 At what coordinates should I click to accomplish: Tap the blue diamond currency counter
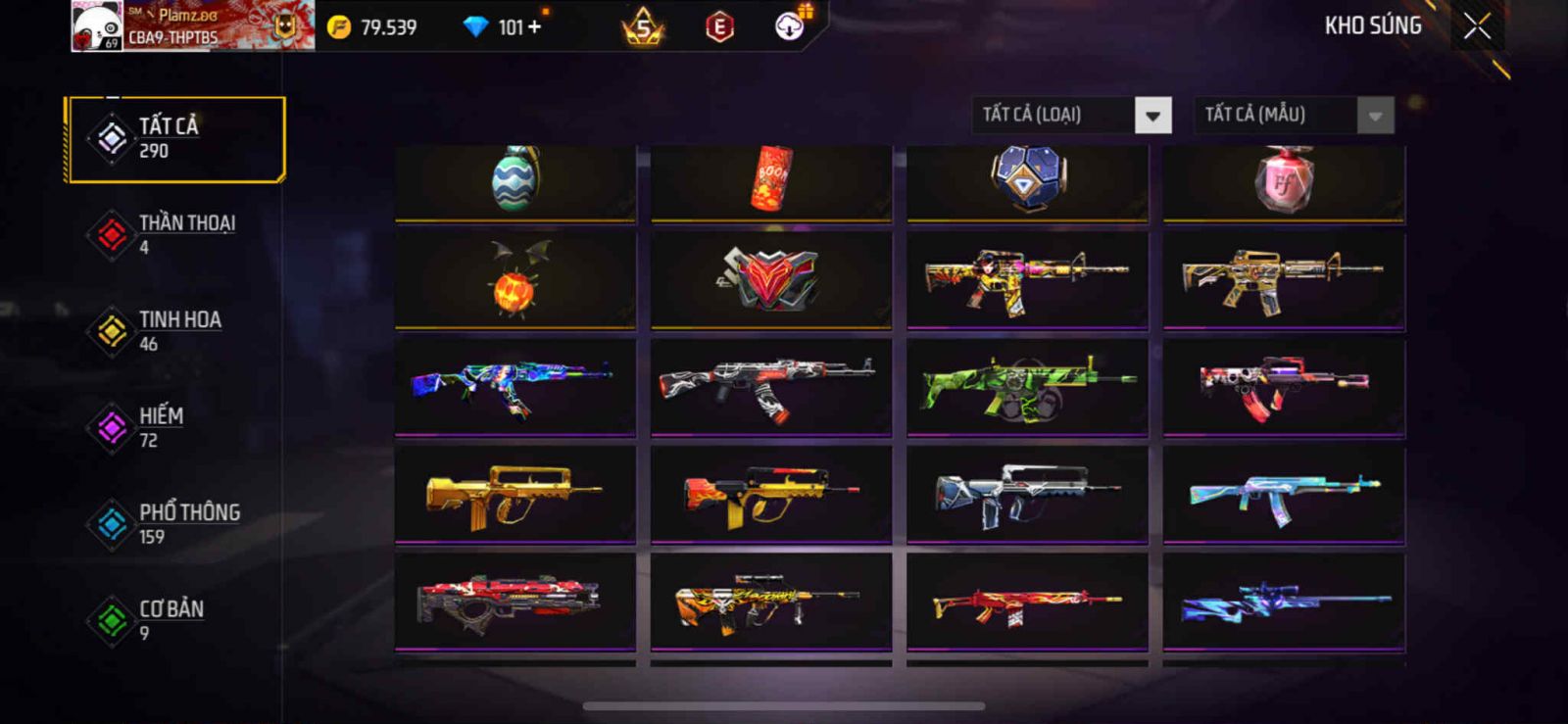(502, 27)
